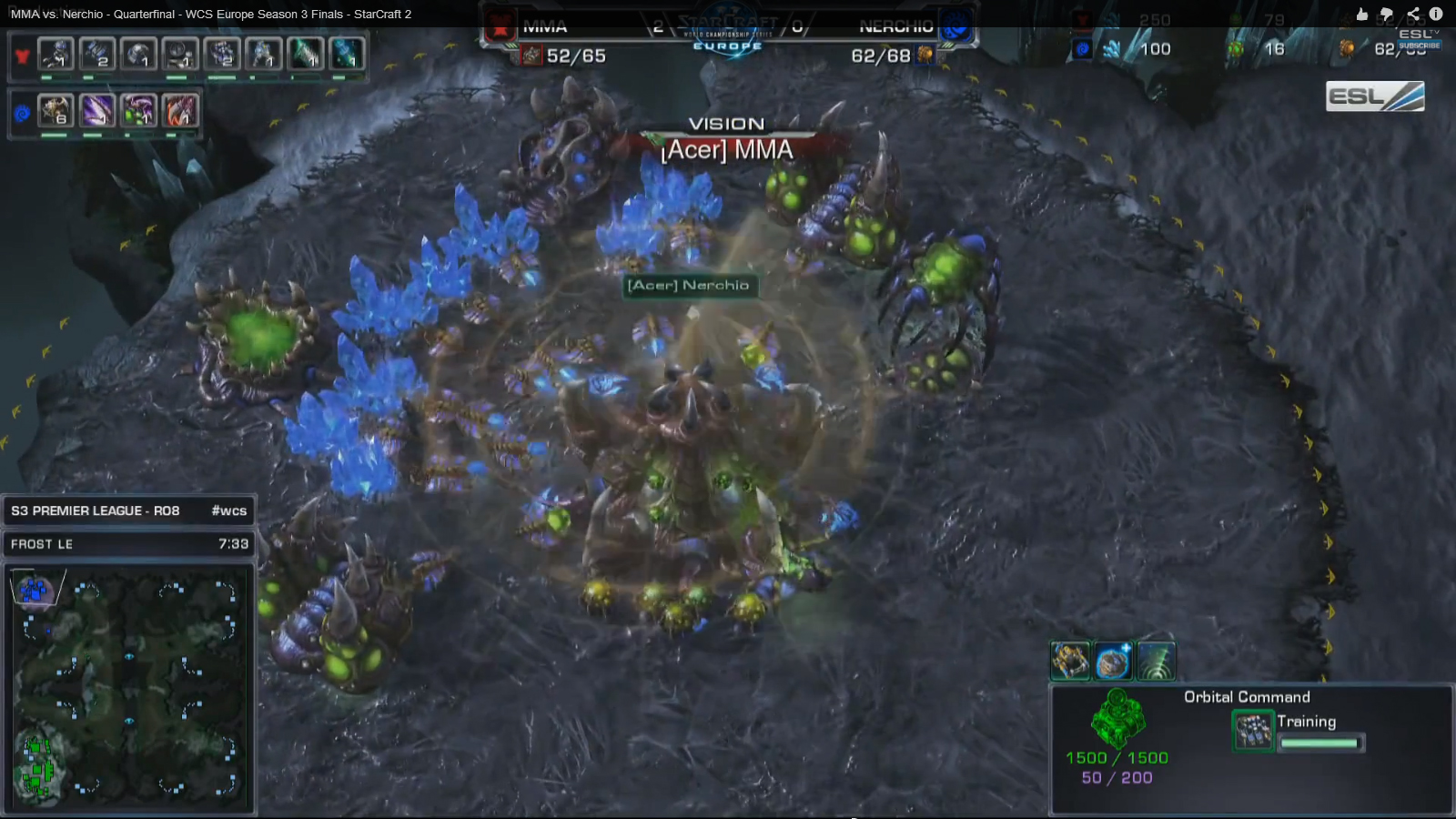Select the Drone production icon showing 6

(56, 111)
